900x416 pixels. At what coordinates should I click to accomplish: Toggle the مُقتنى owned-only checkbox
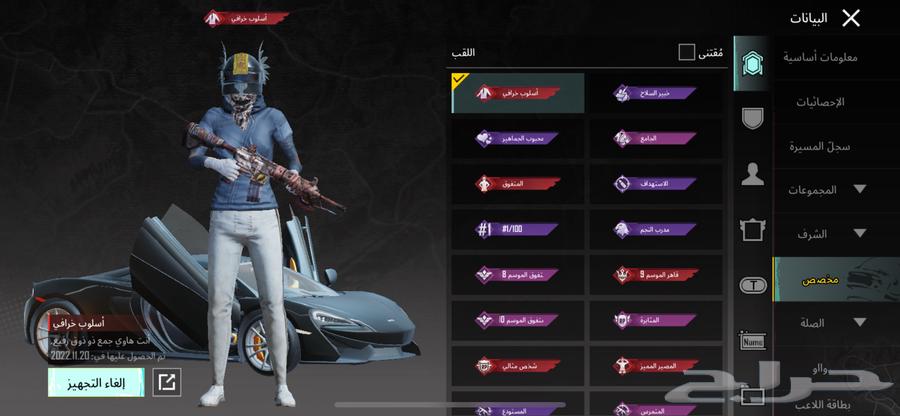pyautogui.click(x=686, y=51)
